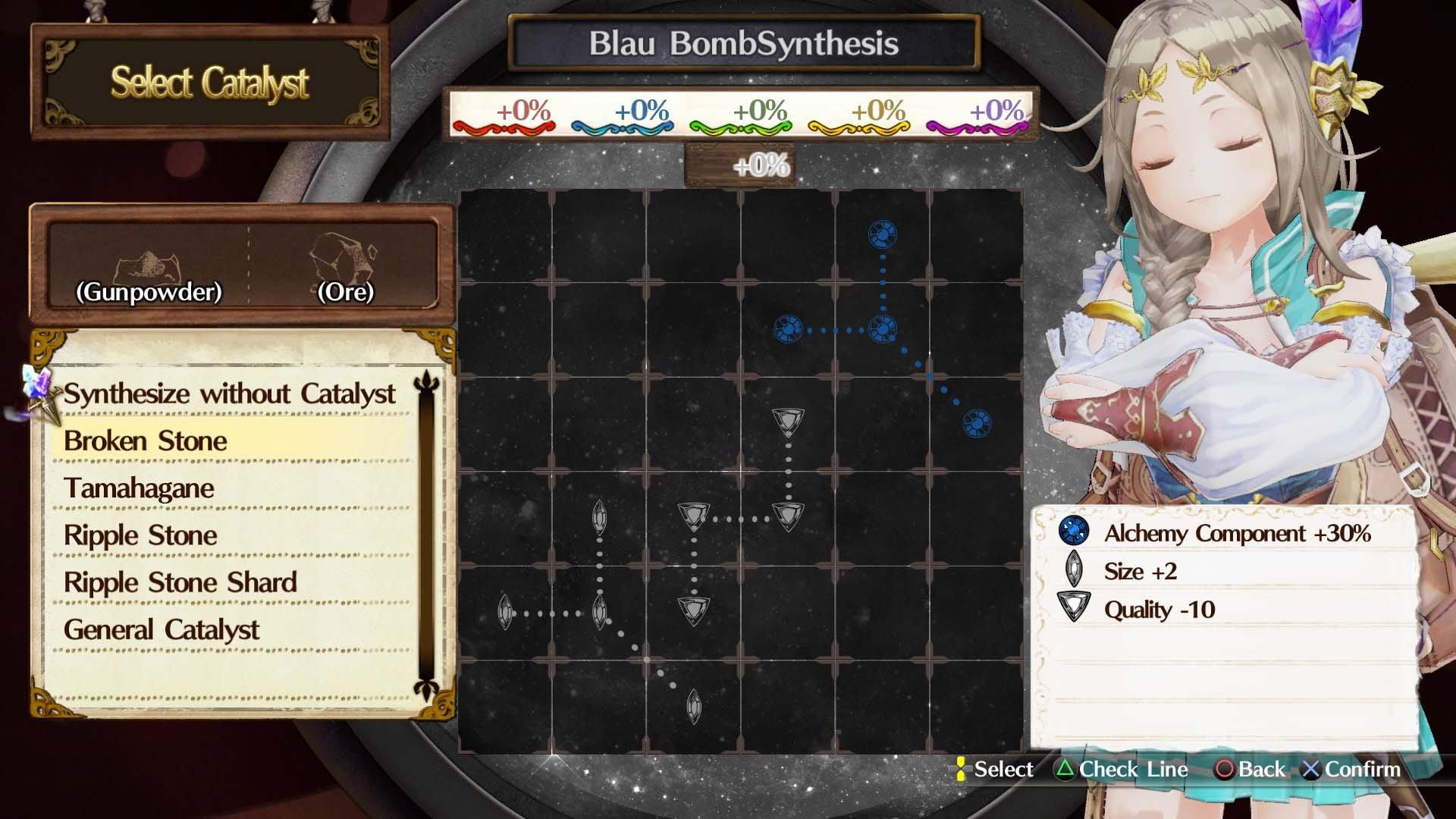
Task: Select Tamahagane from the catalyst list
Action: click(139, 488)
